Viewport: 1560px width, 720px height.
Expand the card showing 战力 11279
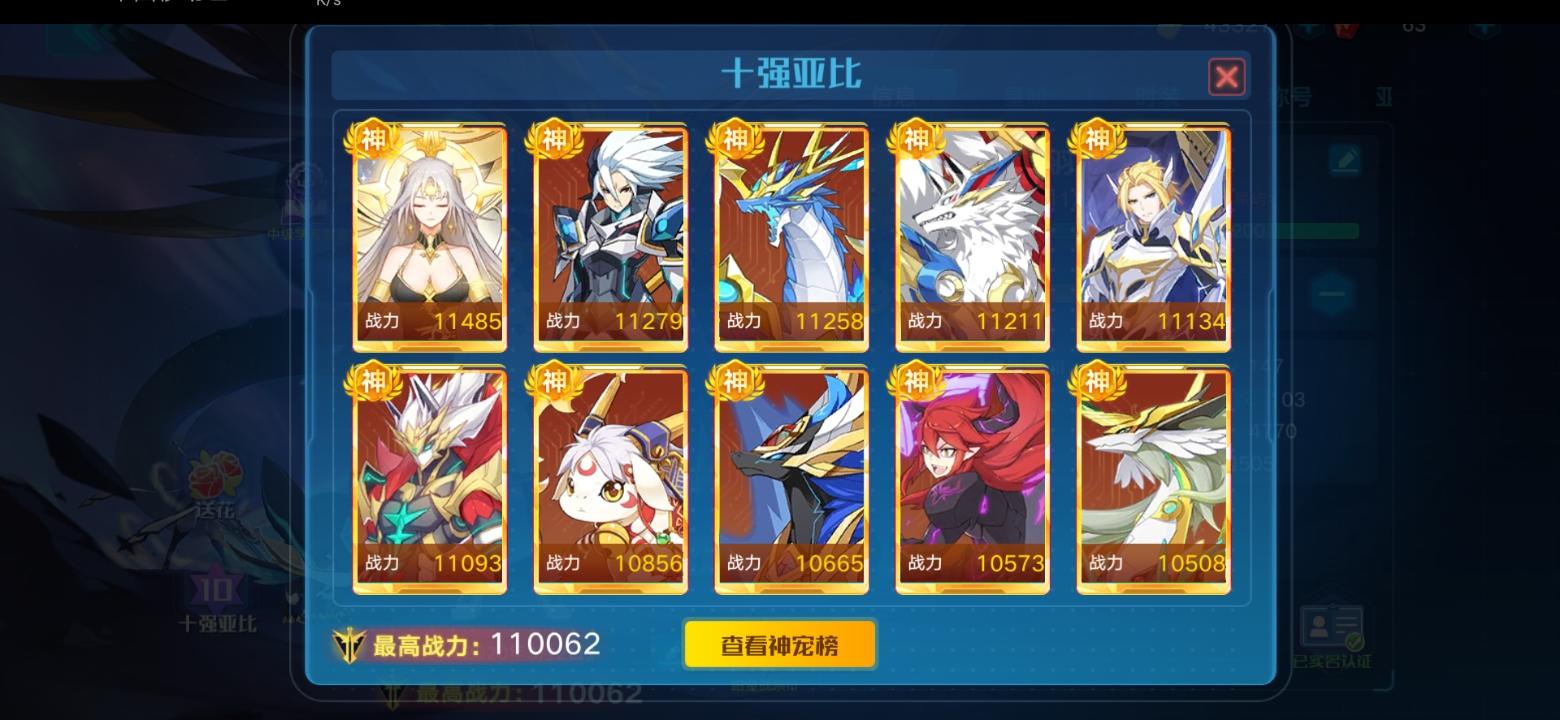point(610,235)
